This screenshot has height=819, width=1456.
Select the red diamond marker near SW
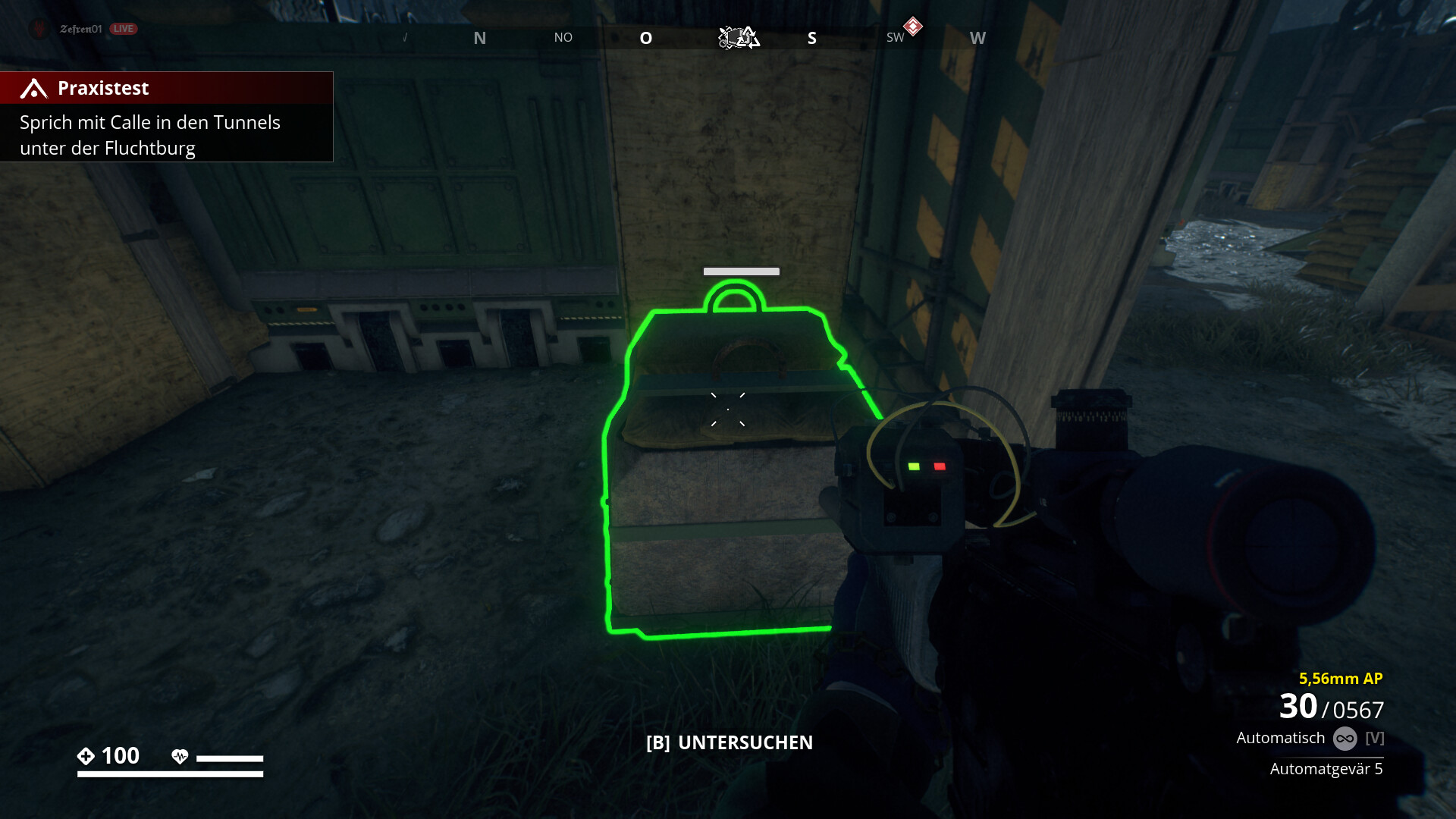tap(912, 25)
